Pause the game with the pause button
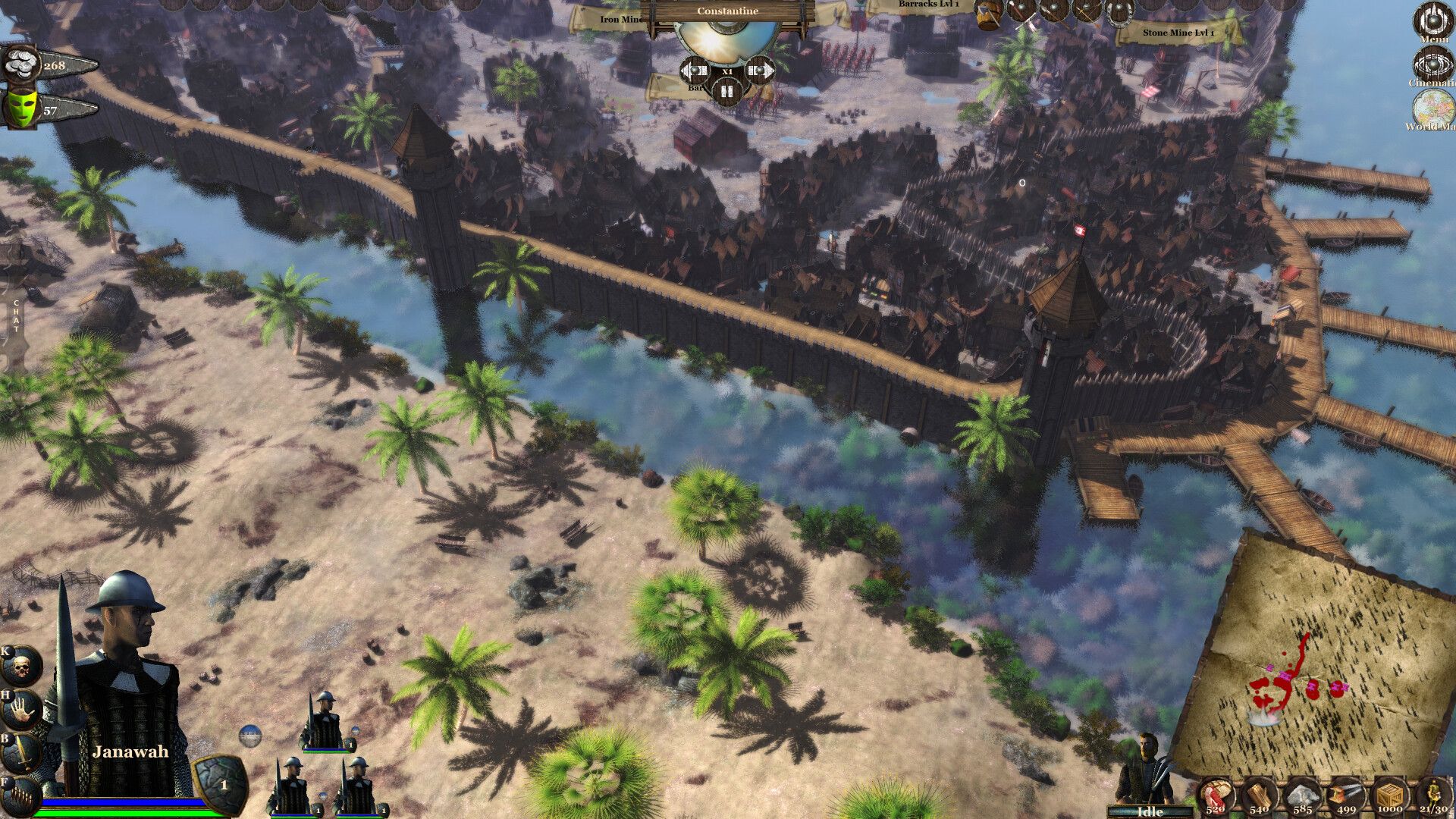This screenshot has height=819, width=1456. coord(726,92)
